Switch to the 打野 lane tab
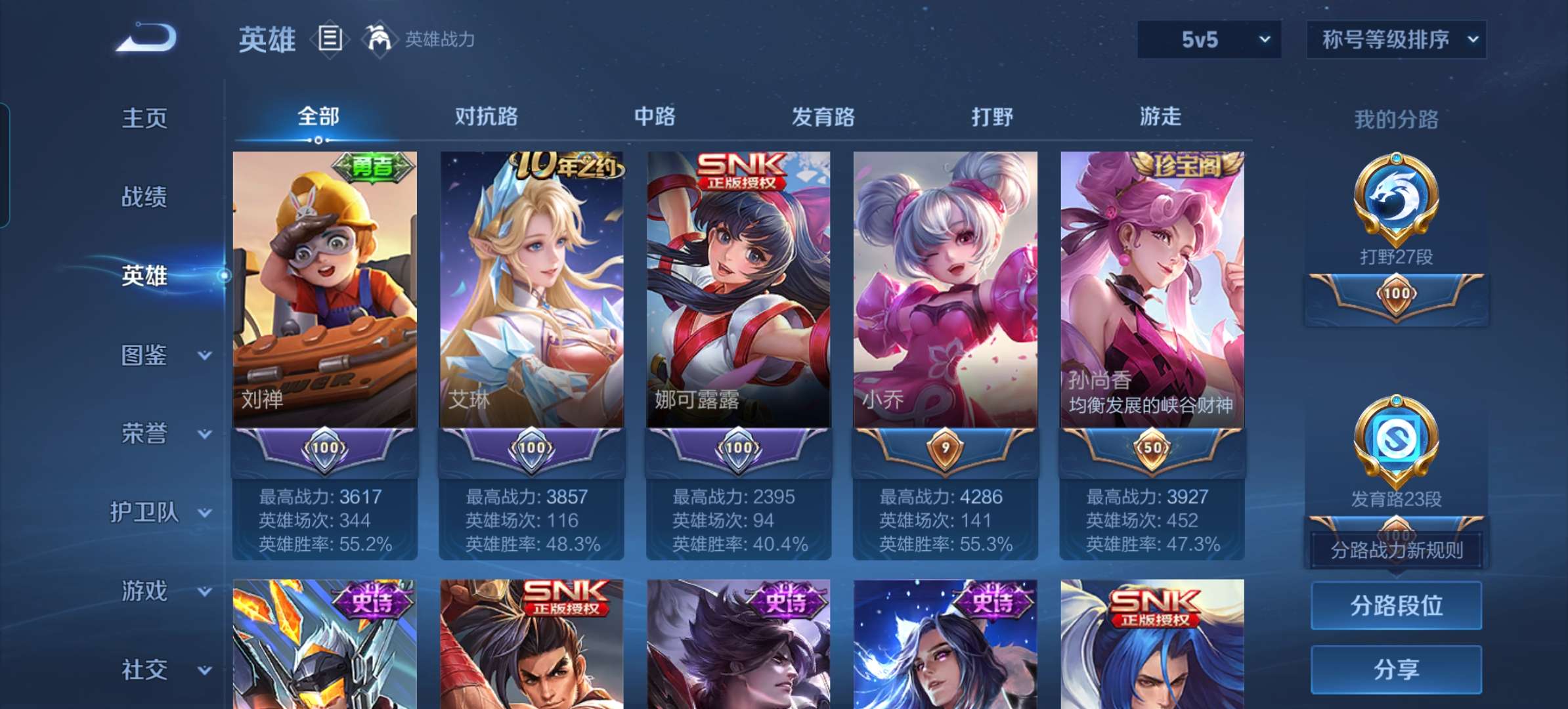1568x709 pixels. click(x=993, y=117)
